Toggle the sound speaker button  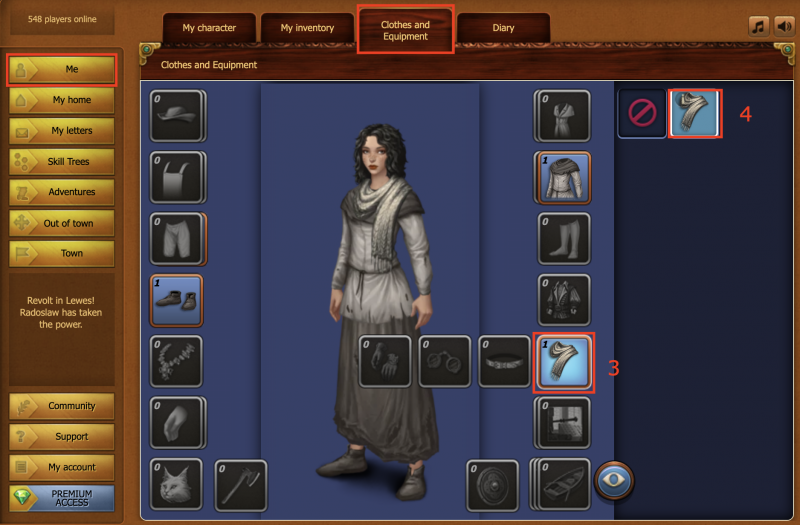pyautogui.click(x=783, y=26)
